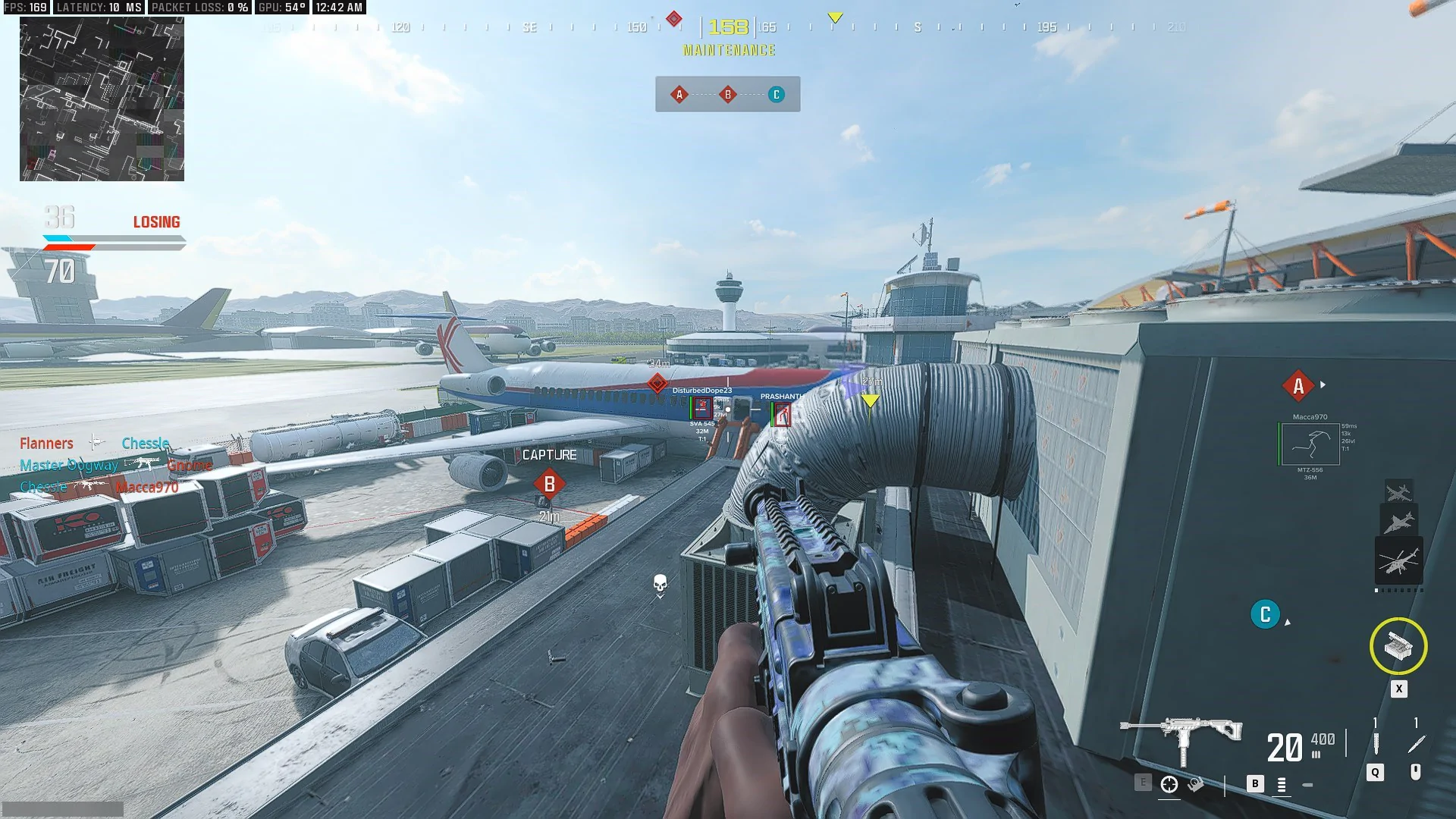This screenshot has height=819, width=1456.
Task: Select the throwing knife lethal icon
Action: 1416,743
